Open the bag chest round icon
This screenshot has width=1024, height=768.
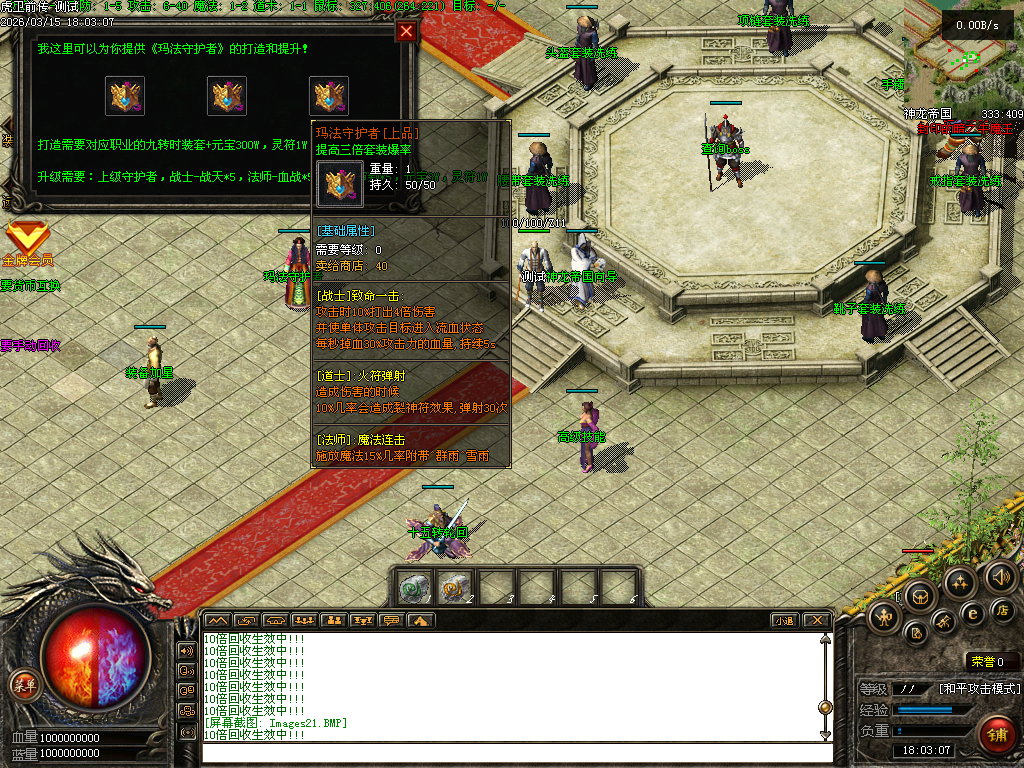(x=919, y=597)
